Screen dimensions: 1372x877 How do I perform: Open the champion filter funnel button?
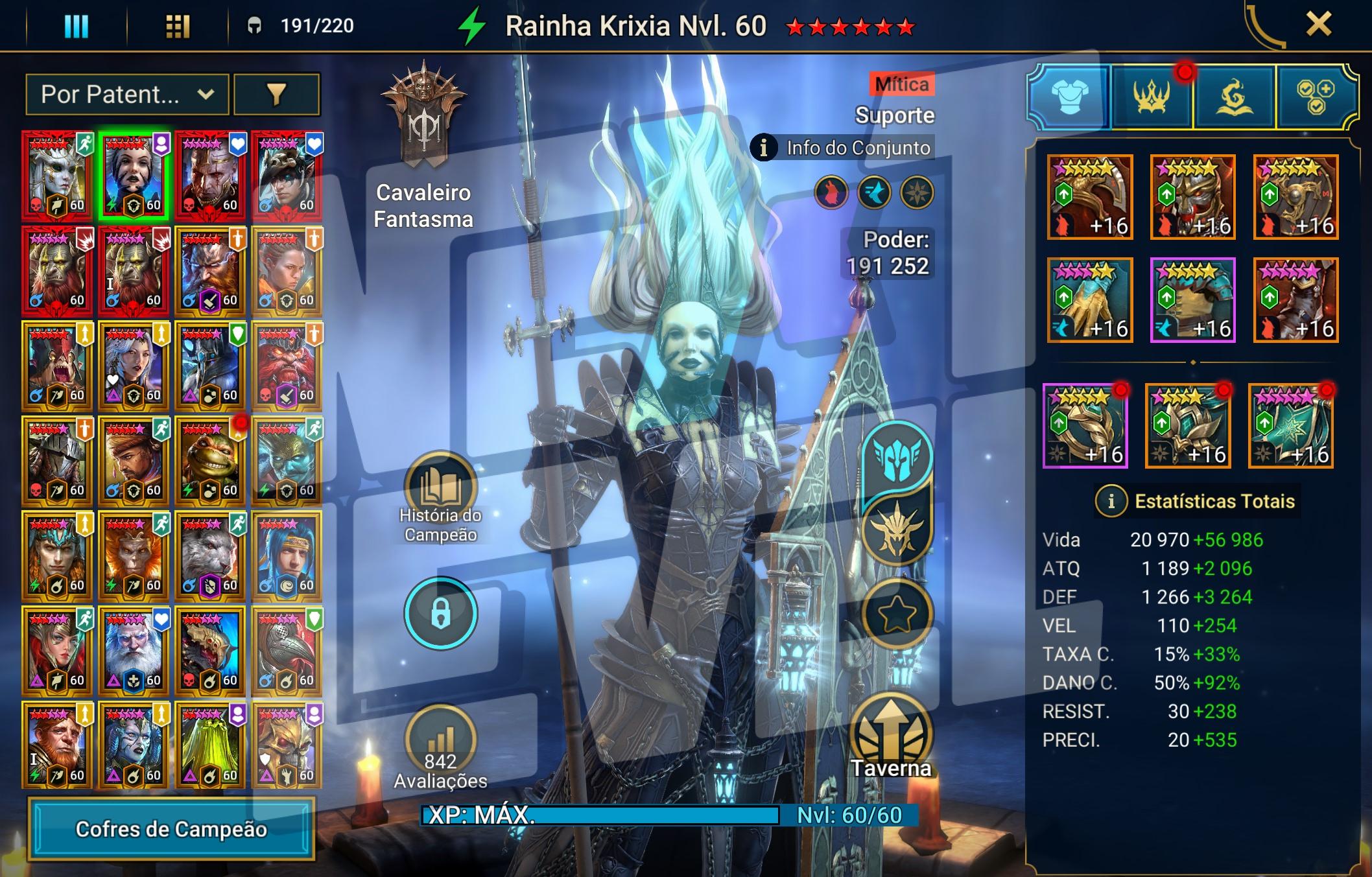(x=276, y=95)
